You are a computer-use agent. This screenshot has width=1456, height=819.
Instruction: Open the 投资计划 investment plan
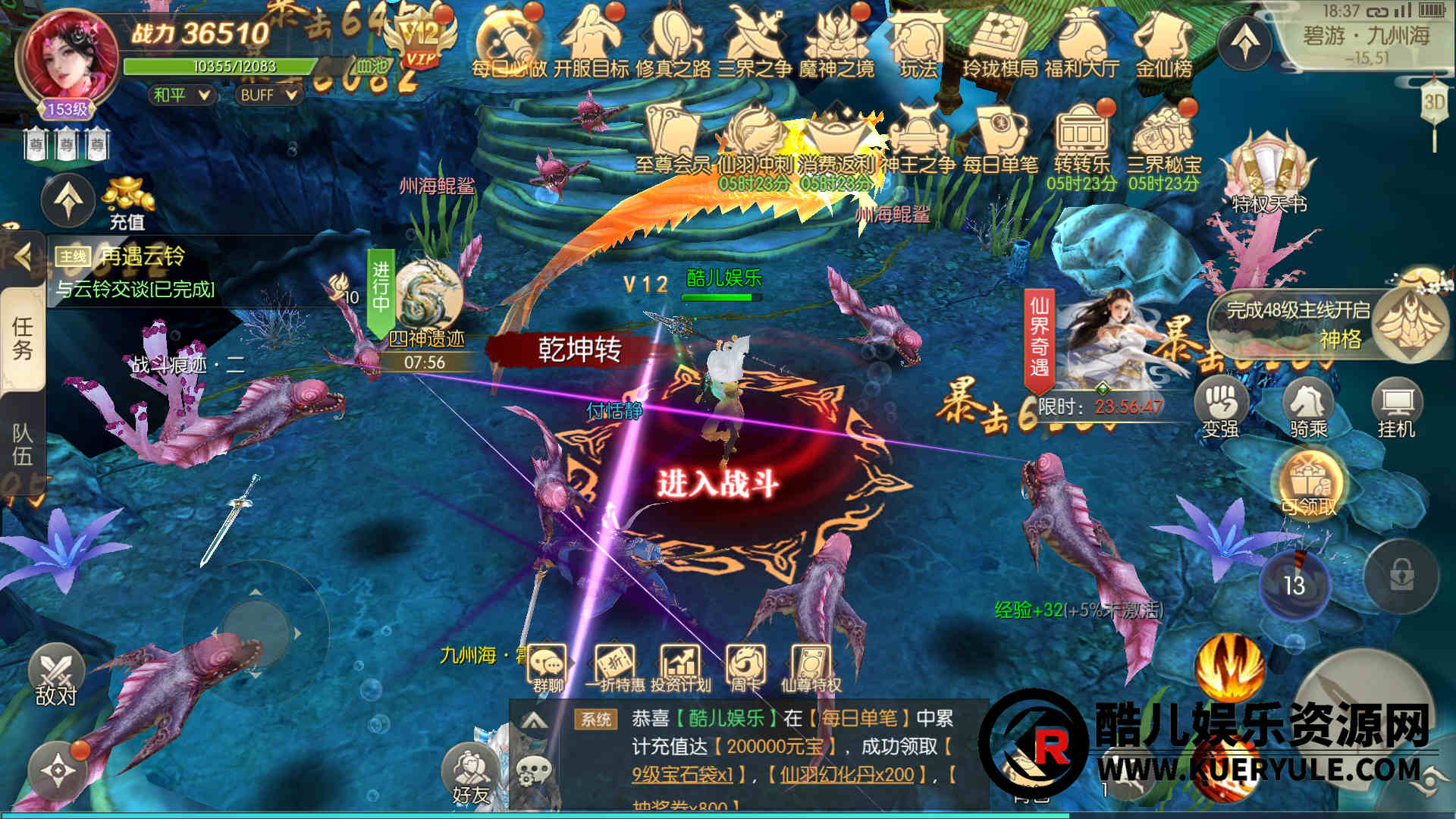point(680,668)
